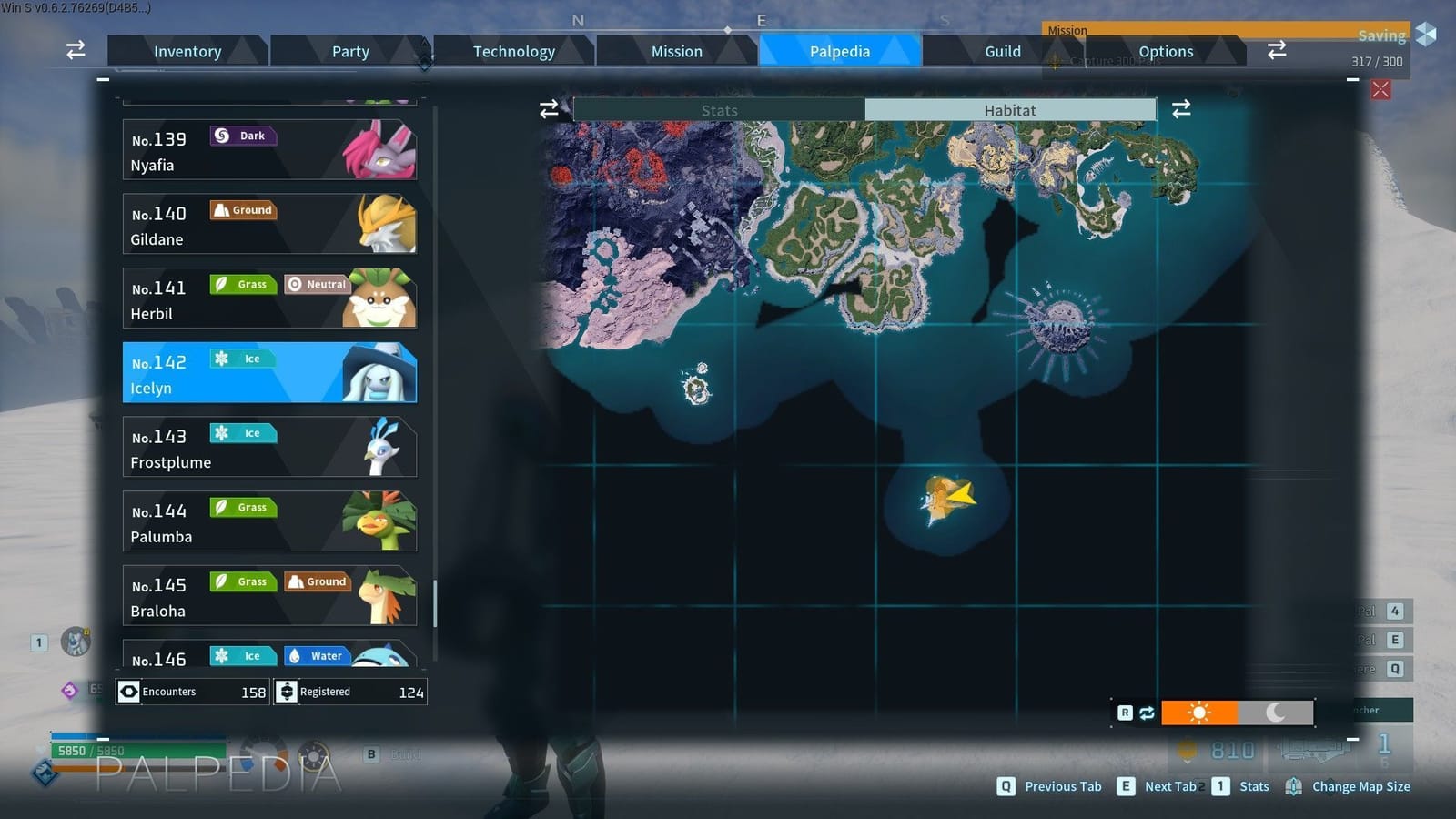Click the Stats button at the bottom
Screen dimensions: 1456x819
[x=1254, y=786]
